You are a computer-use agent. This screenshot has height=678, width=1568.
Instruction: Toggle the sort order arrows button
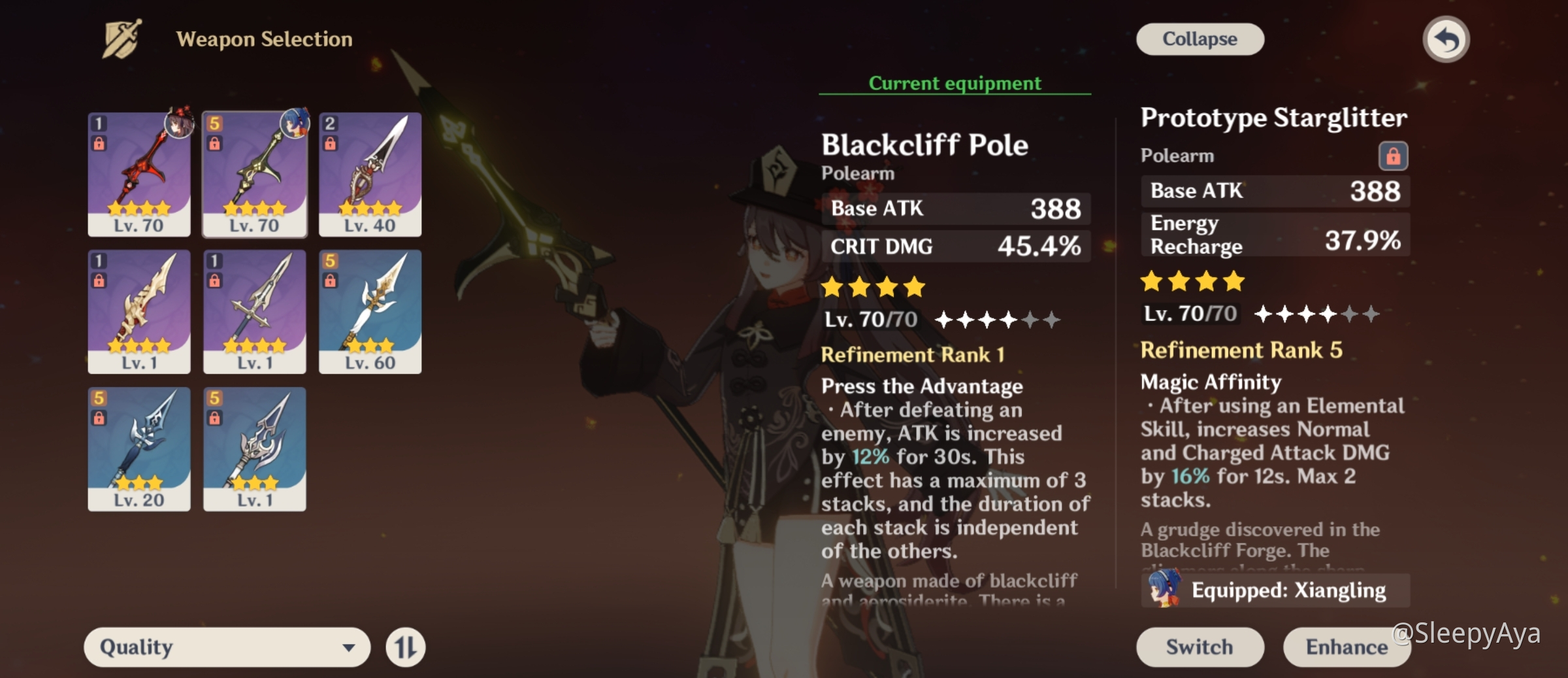click(x=405, y=647)
